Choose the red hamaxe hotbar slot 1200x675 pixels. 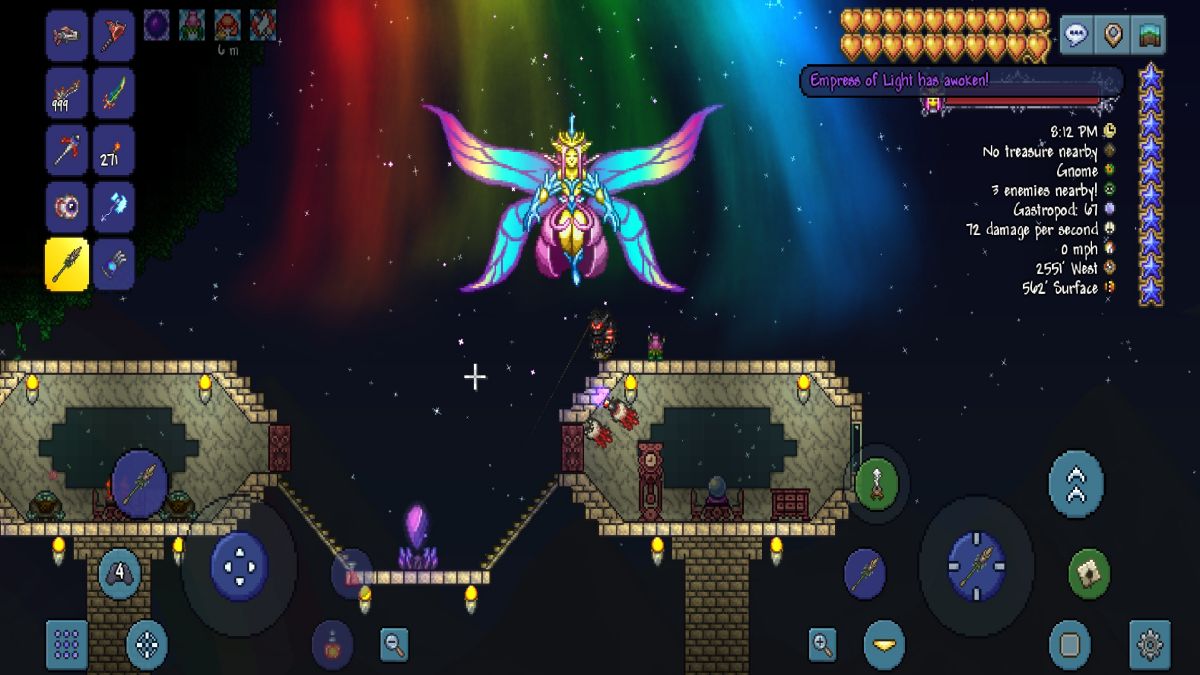pos(114,38)
